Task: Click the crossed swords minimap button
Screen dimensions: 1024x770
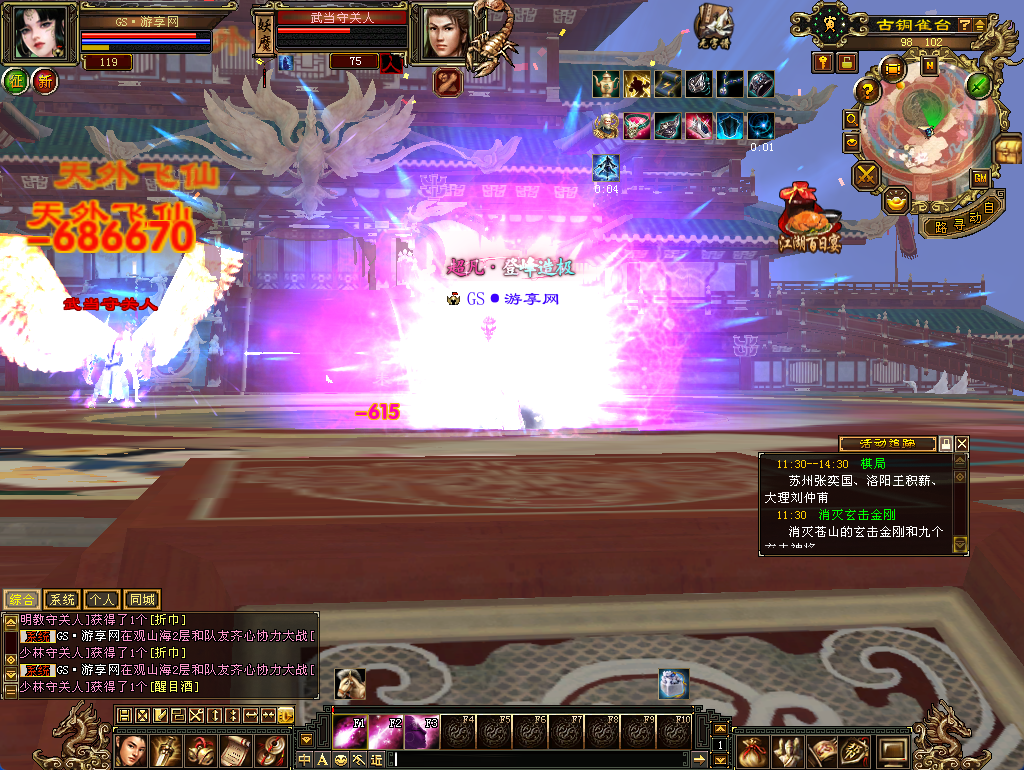Action: [865, 176]
